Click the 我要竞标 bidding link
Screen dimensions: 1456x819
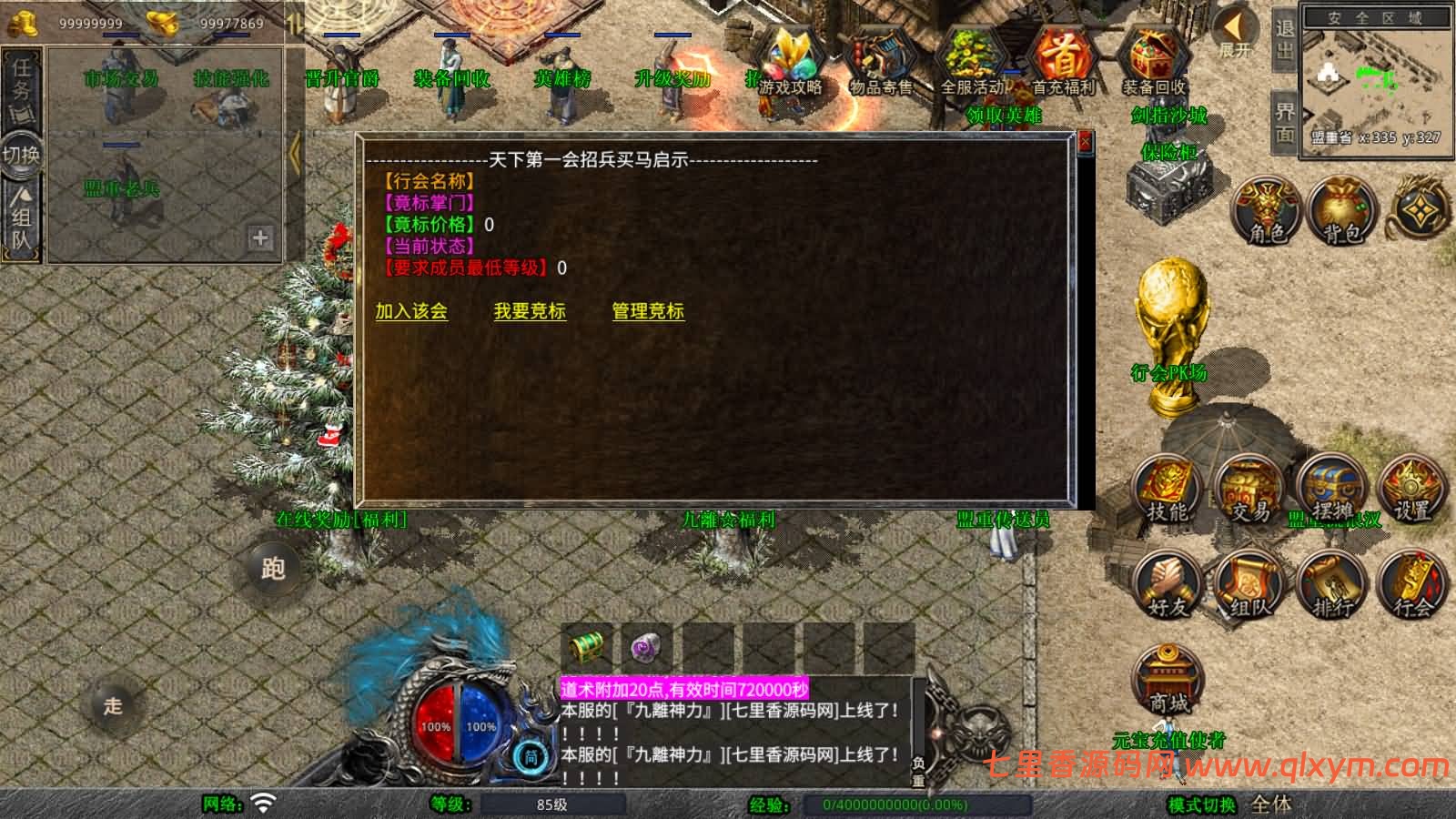pos(530,312)
